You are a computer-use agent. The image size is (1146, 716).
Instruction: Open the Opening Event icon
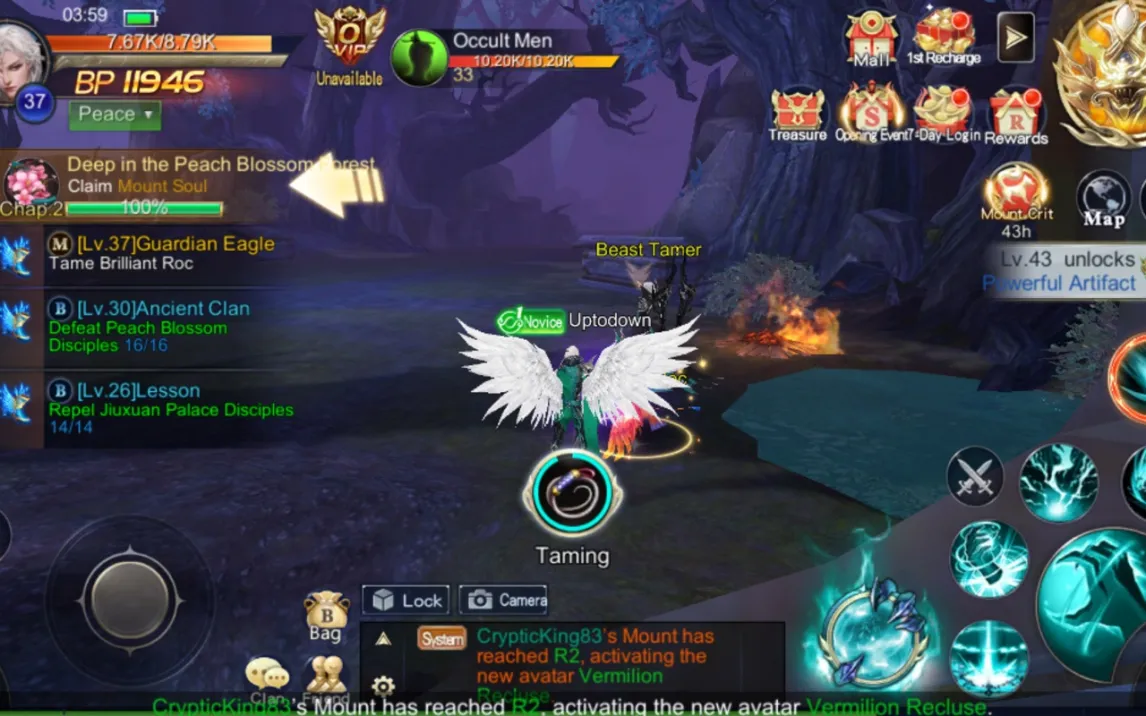(870, 112)
